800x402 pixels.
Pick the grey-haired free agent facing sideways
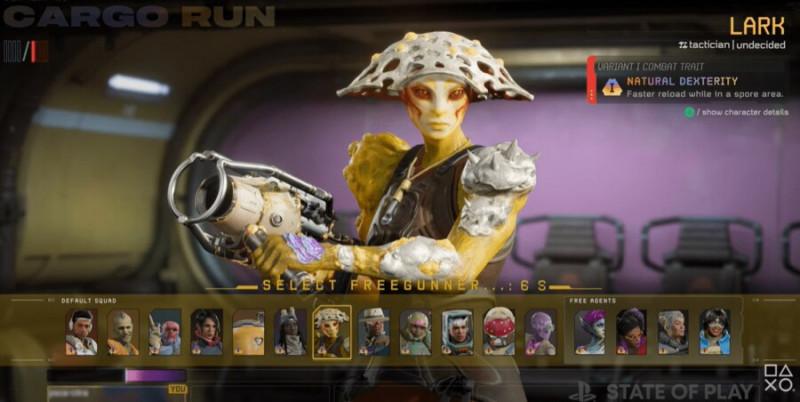pyautogui.click(x=672, y=332)
